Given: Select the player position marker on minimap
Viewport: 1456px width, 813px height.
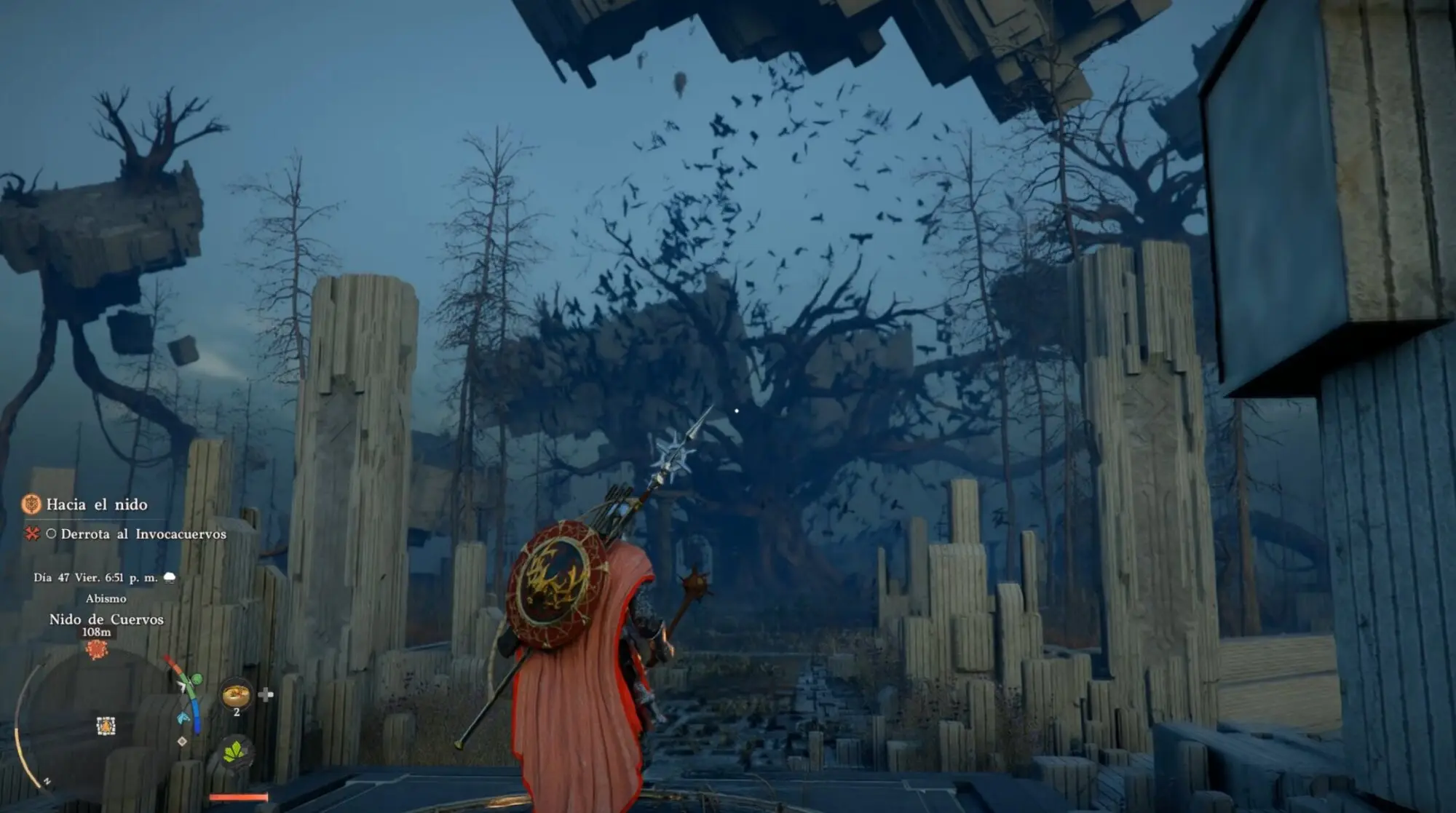Looking at the screenshot, I should (106, 726).
